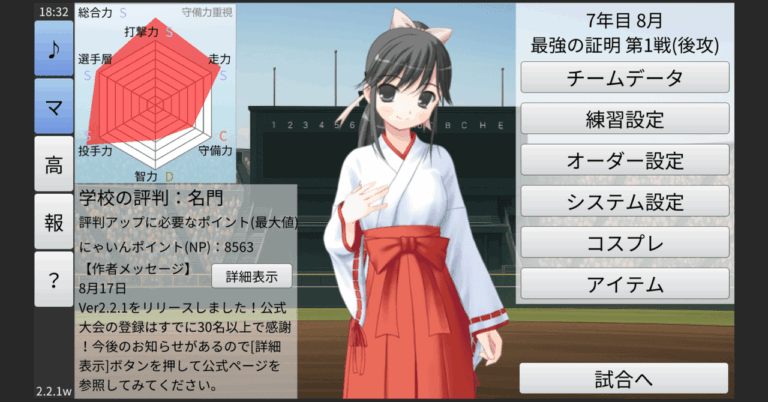Select the マ sidebar button
This screenshot has width=768, height=402.
53,106
